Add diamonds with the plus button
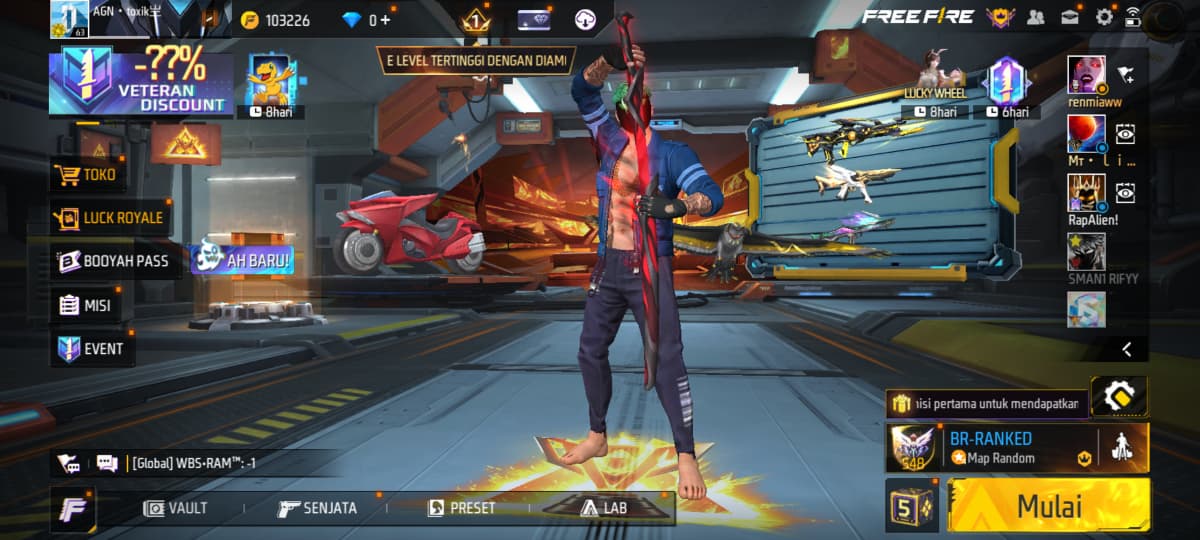1200x540 pixels. coord(385,20)
